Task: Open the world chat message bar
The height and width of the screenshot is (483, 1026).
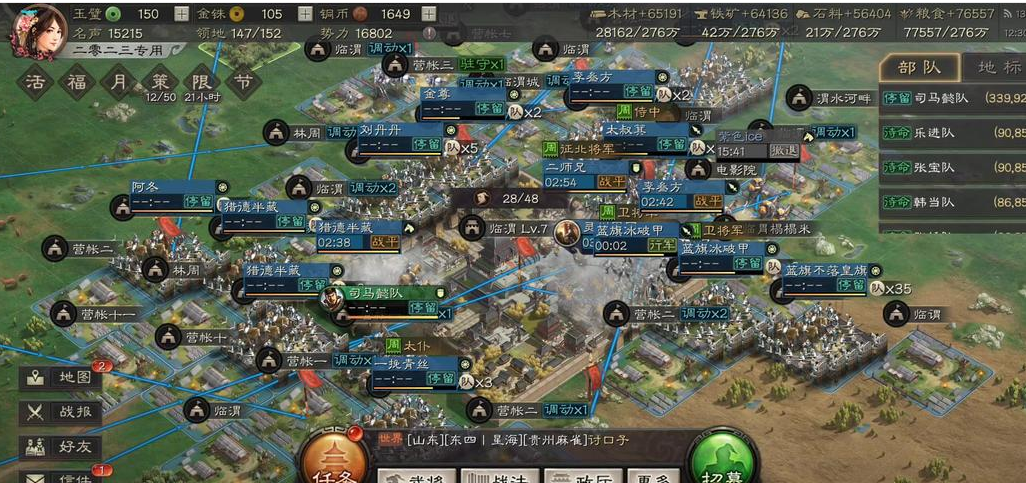Action: click(520, 440)
